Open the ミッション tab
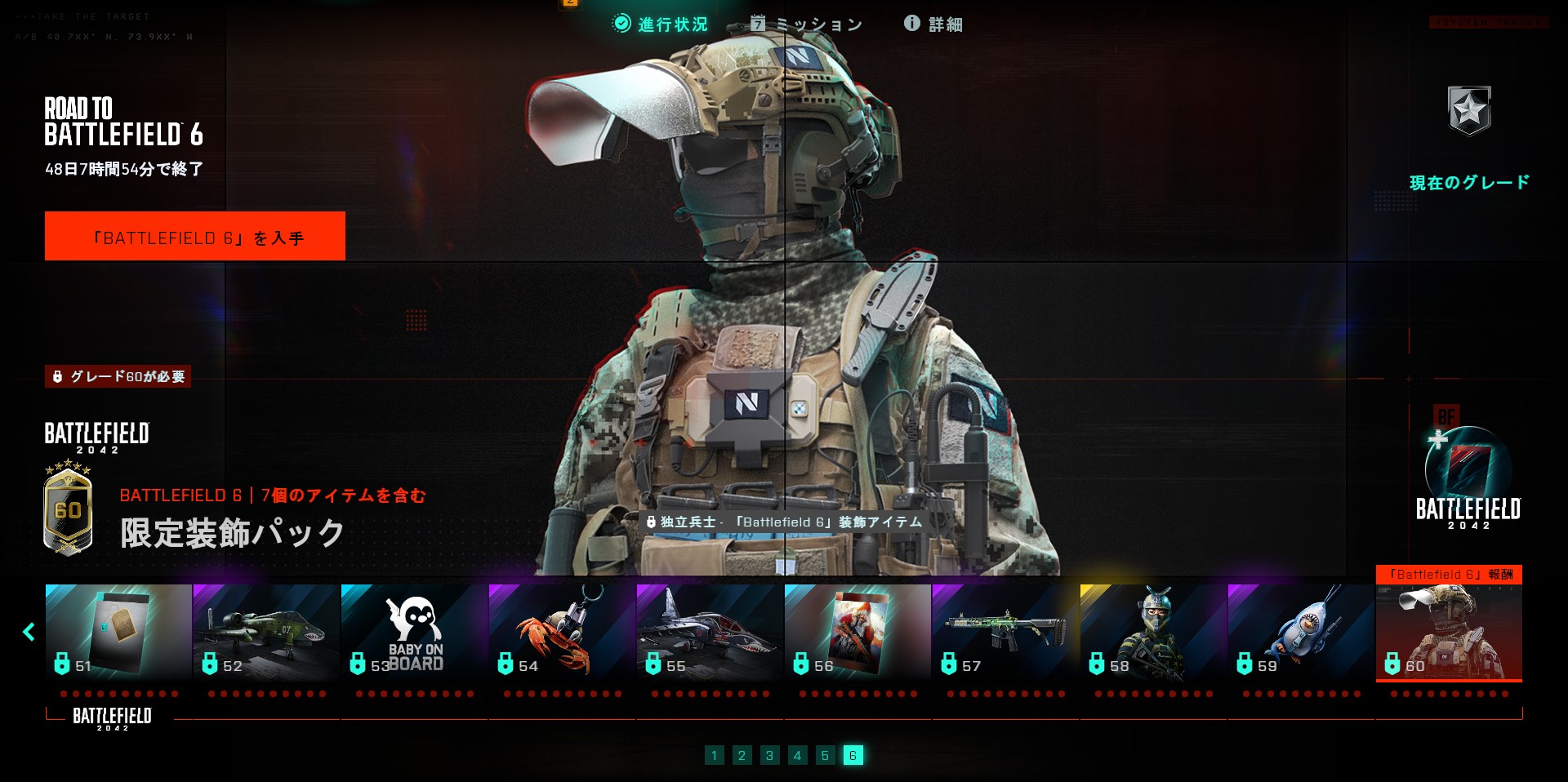The image size is (1568, 782). tap(806, 24)
